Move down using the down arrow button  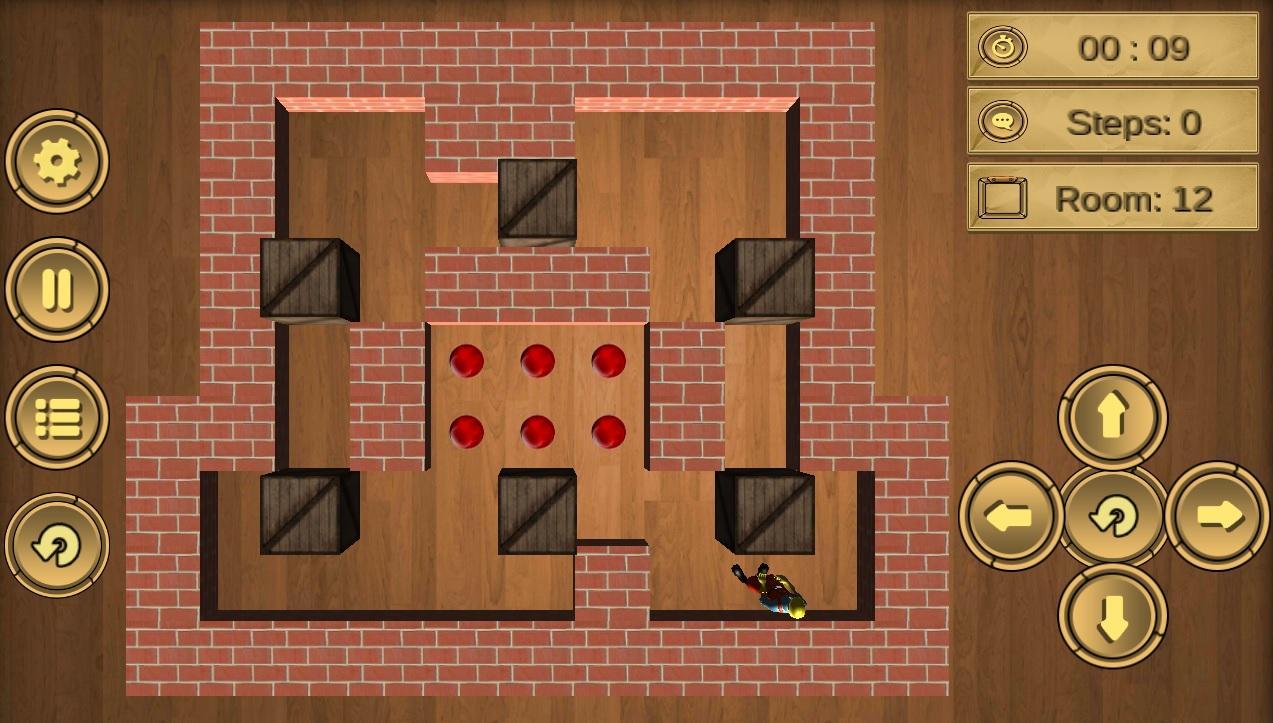point(1112,616)
